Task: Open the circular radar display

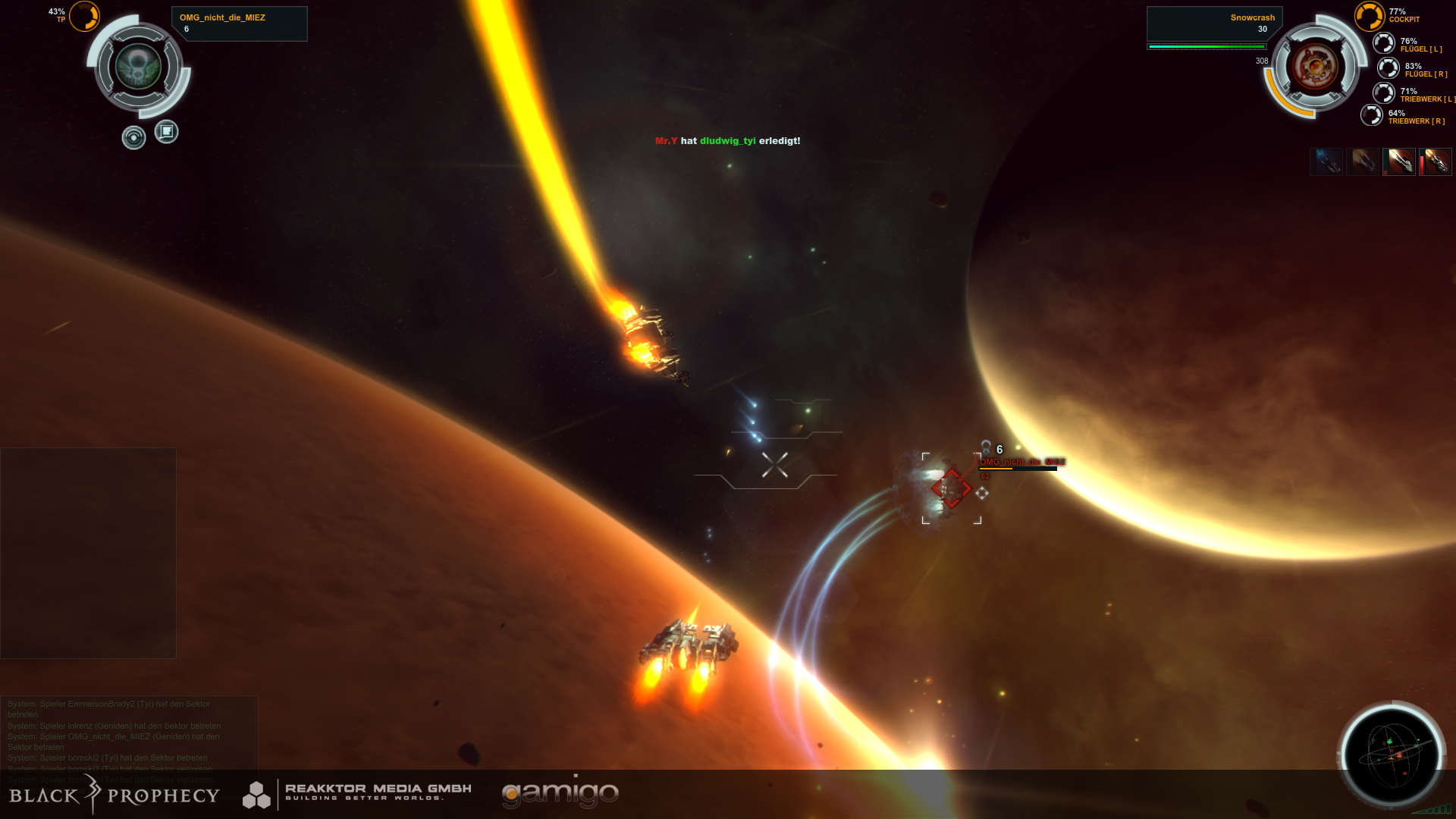Action: pos(1392,755)
